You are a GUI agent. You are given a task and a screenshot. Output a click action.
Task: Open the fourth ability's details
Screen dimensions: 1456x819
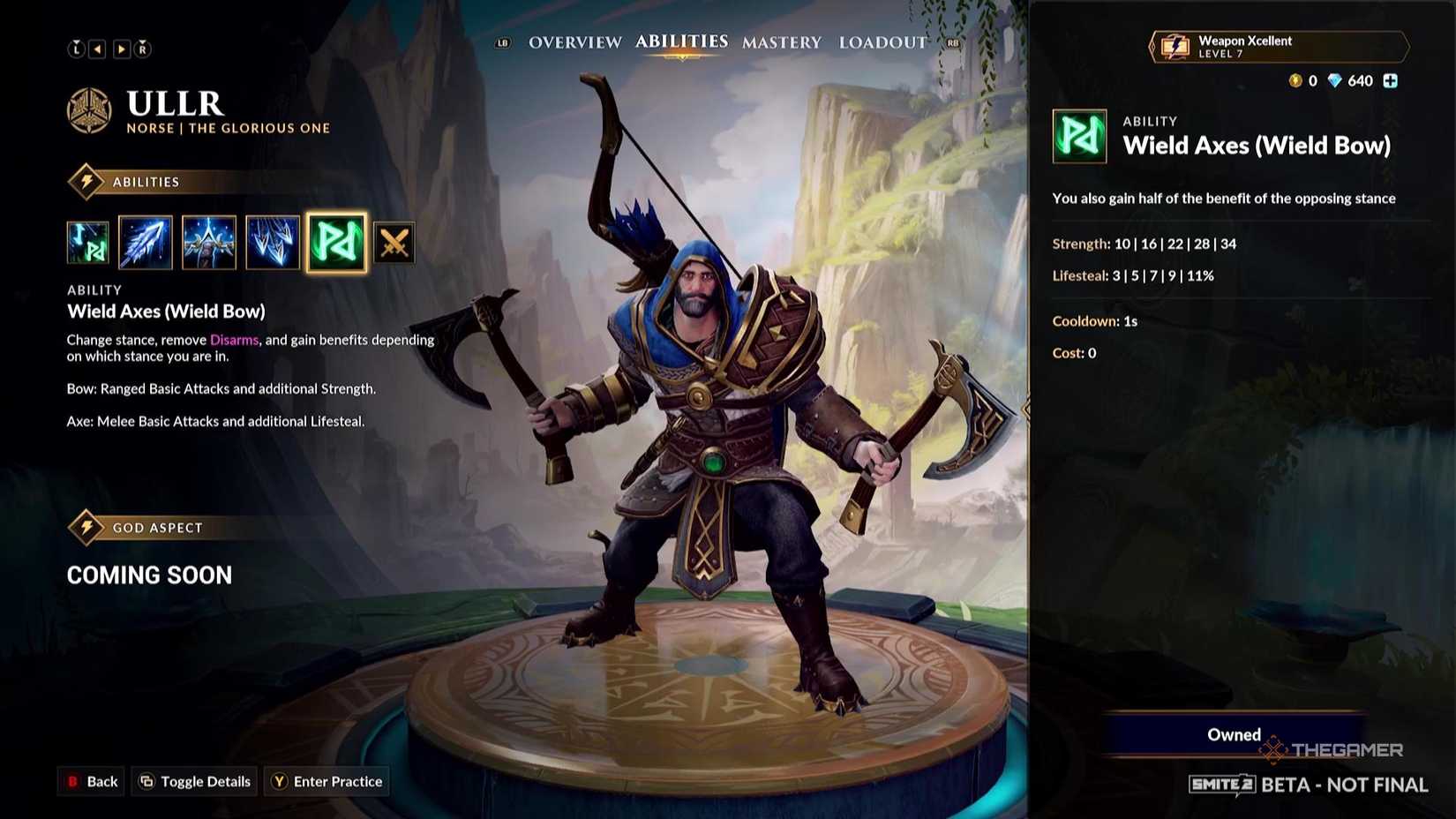pyautogui.click(x=273, y=242)
